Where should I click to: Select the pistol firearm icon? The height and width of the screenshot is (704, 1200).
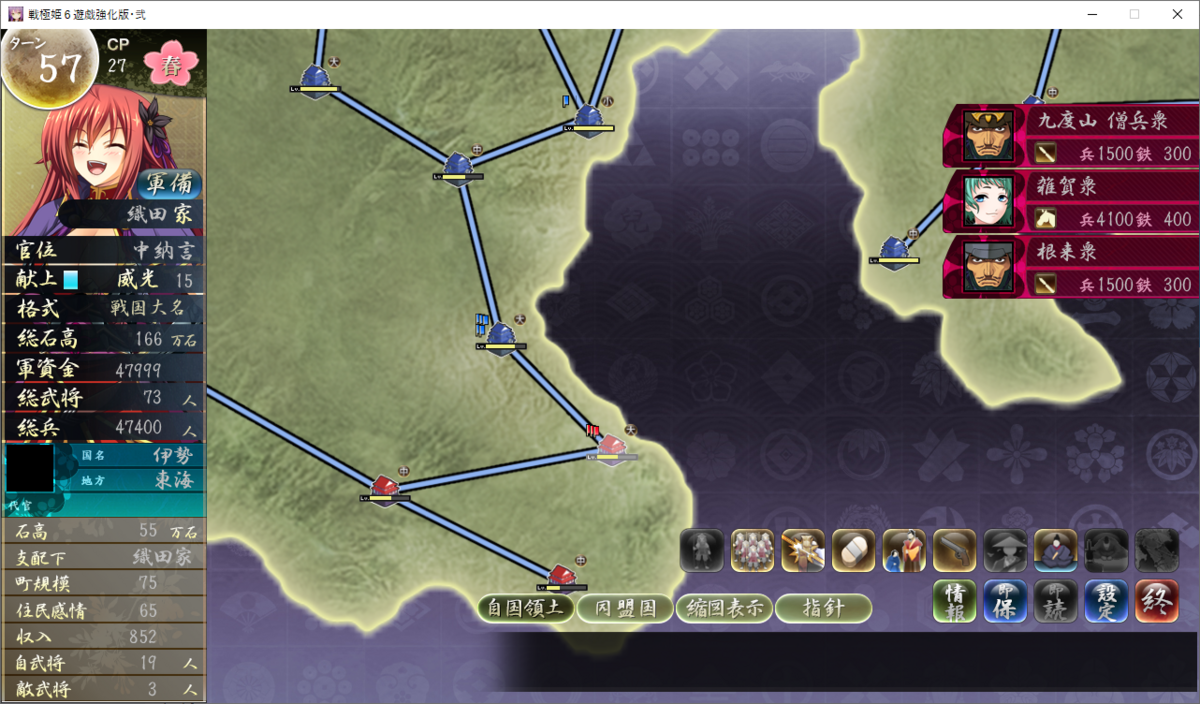[954, 550]
